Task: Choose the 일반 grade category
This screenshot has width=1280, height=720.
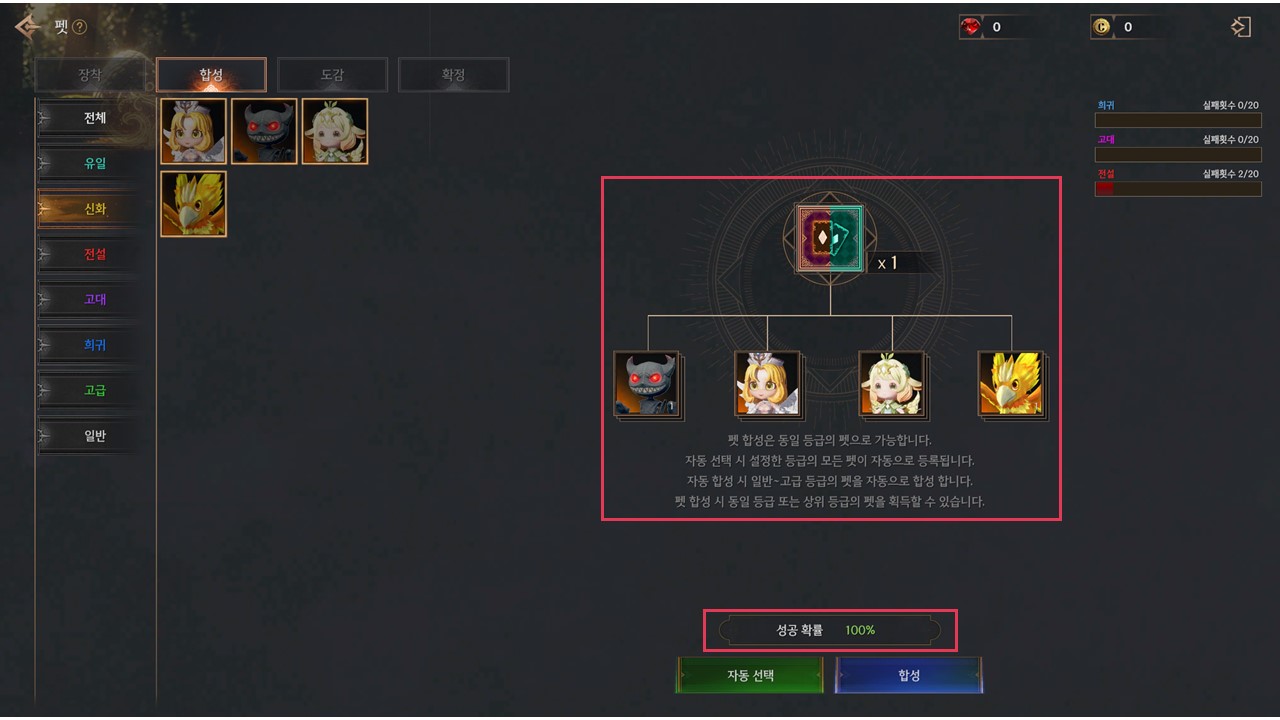Action: pos(94,436)
